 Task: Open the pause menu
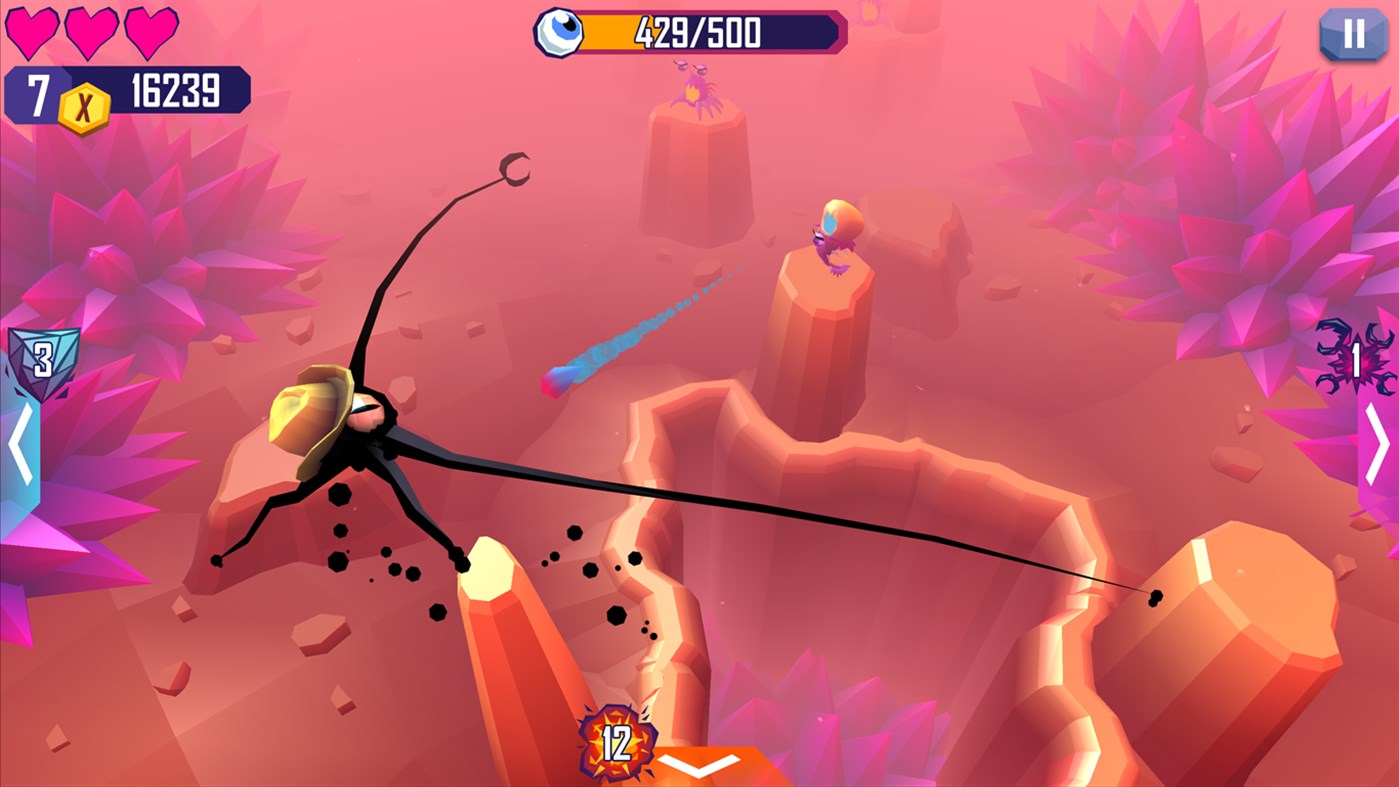[x=1352, y=36]
